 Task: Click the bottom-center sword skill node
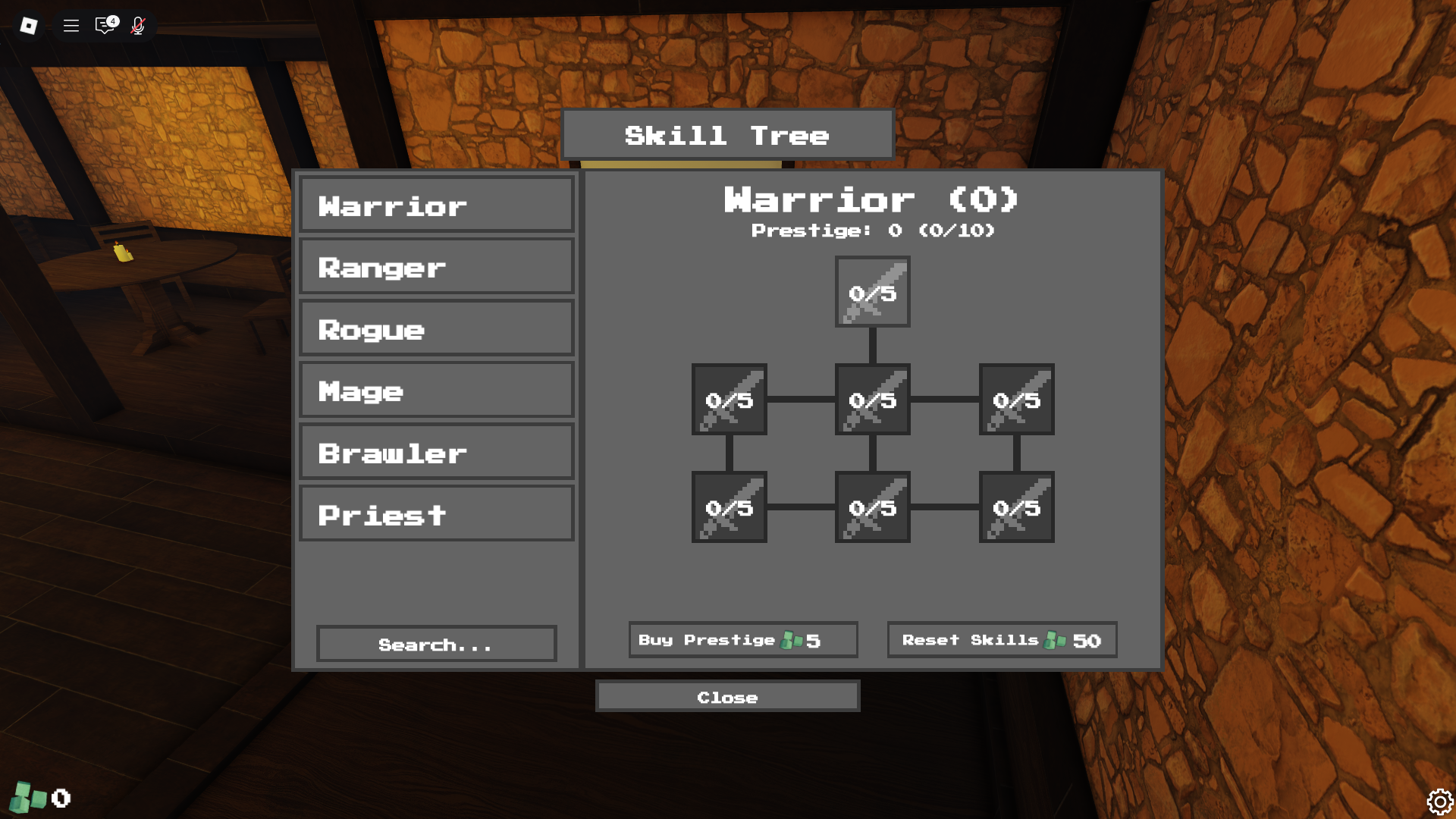[872, 508]
